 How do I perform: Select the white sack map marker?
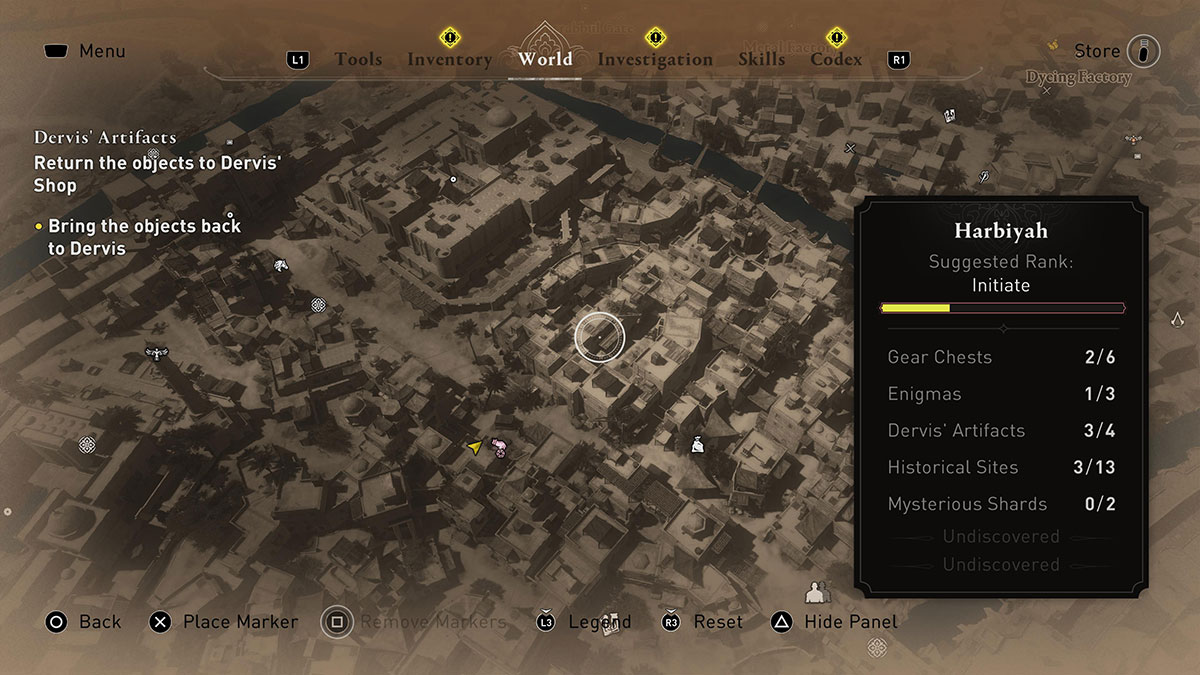point(698,445)
